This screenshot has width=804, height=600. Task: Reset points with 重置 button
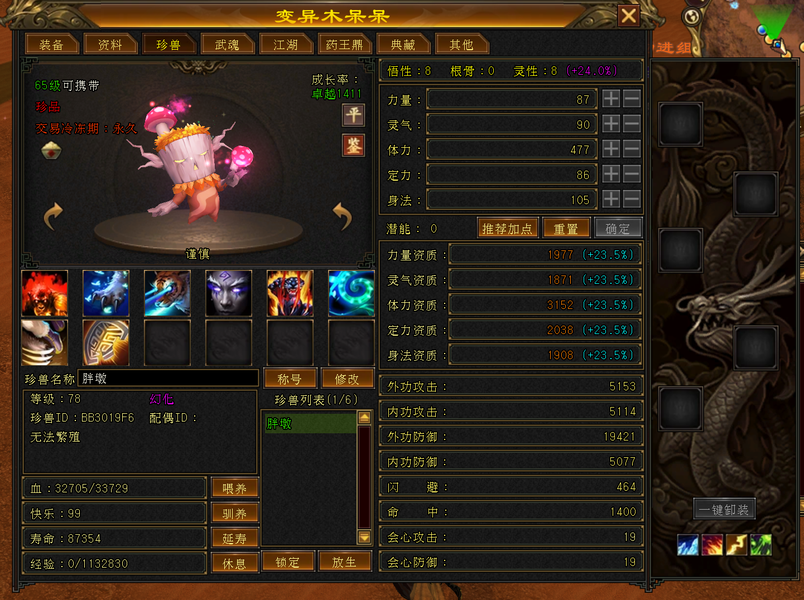(x=566, y=228)
